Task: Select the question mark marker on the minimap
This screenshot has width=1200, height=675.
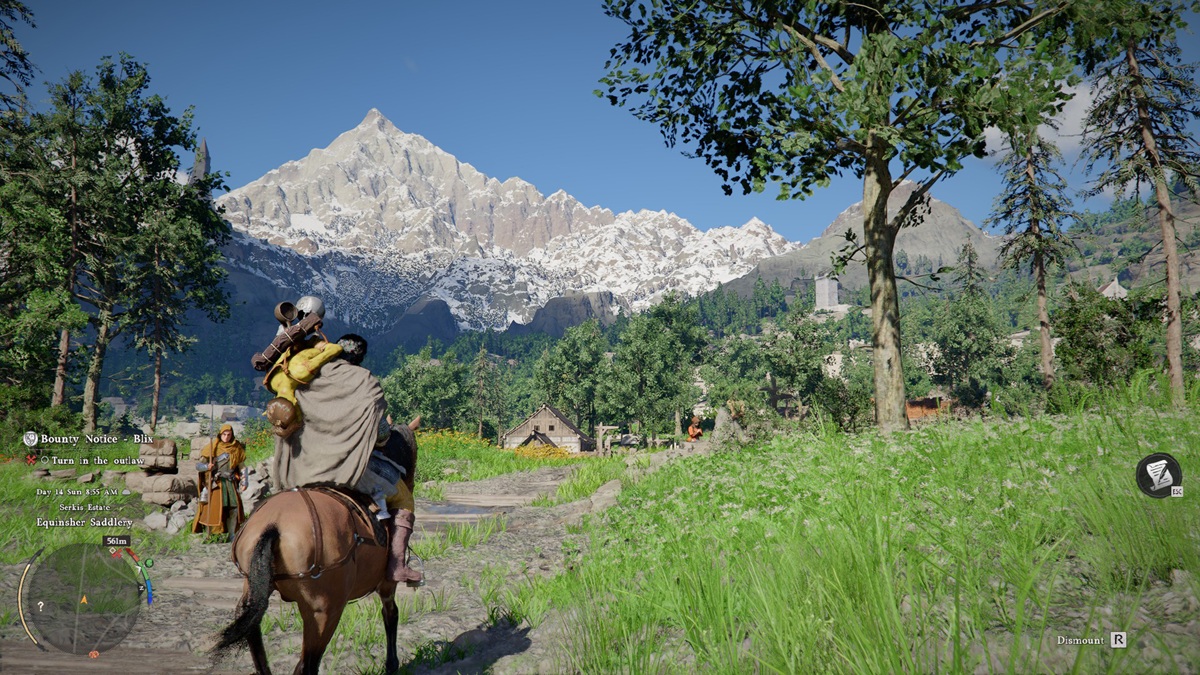Action: tap(40, 606)
